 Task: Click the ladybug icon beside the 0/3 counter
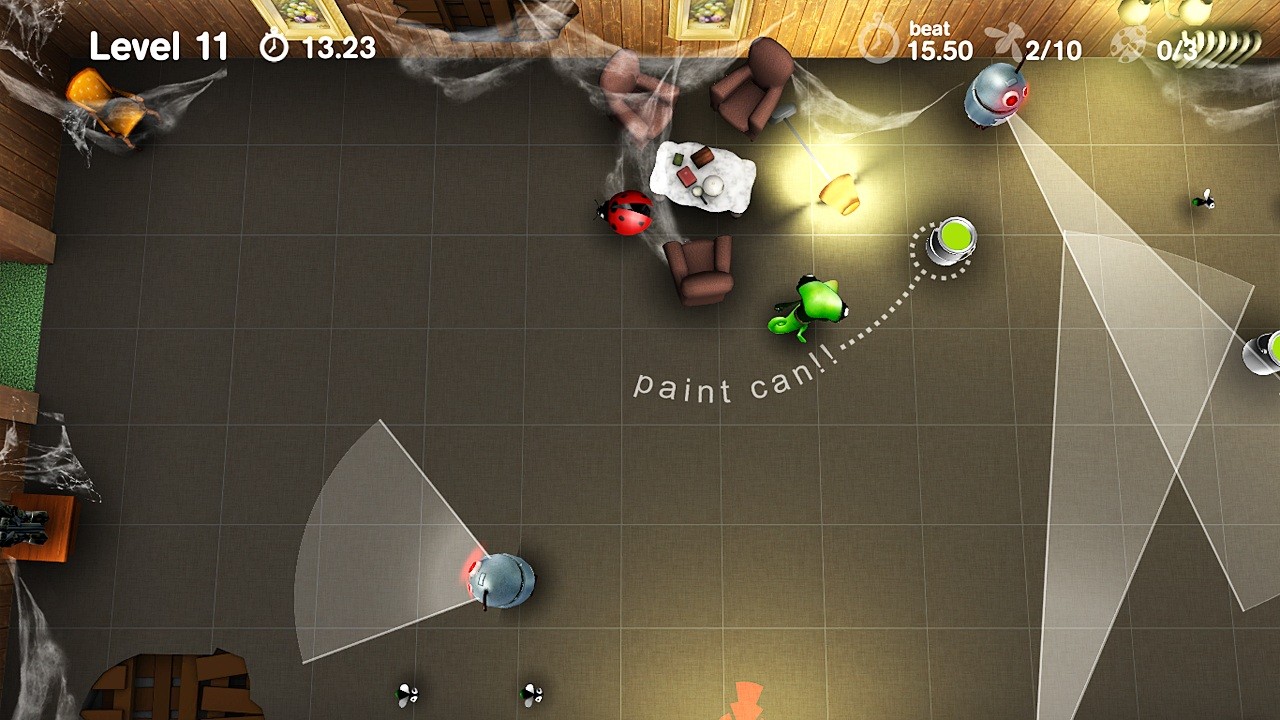[1129, 44]
